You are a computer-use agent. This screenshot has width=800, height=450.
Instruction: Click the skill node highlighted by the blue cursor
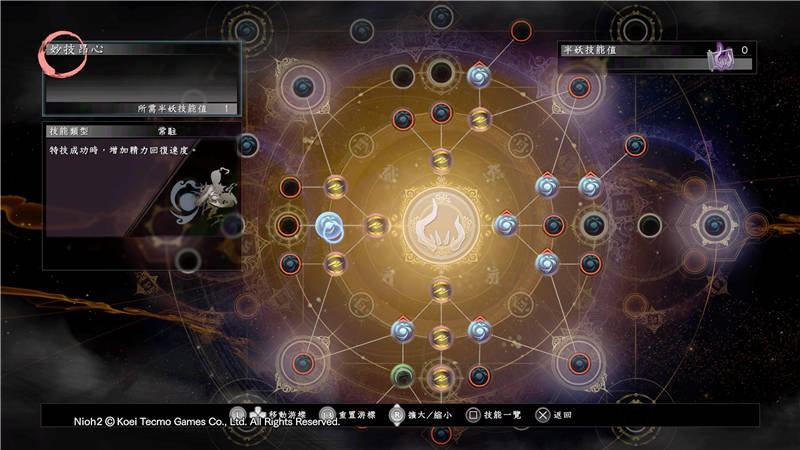(329, 225)
